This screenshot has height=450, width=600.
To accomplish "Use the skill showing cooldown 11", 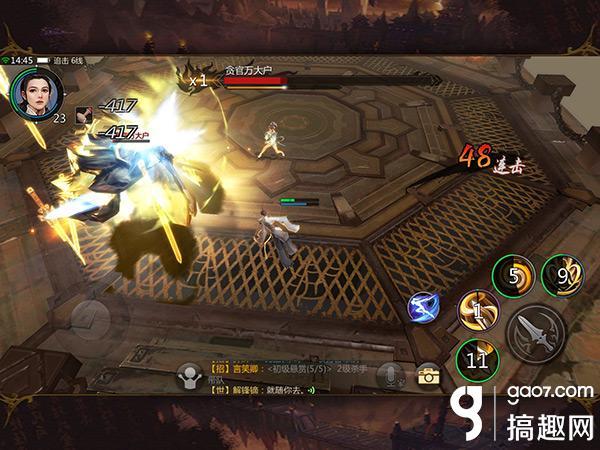I will [476, 358].
